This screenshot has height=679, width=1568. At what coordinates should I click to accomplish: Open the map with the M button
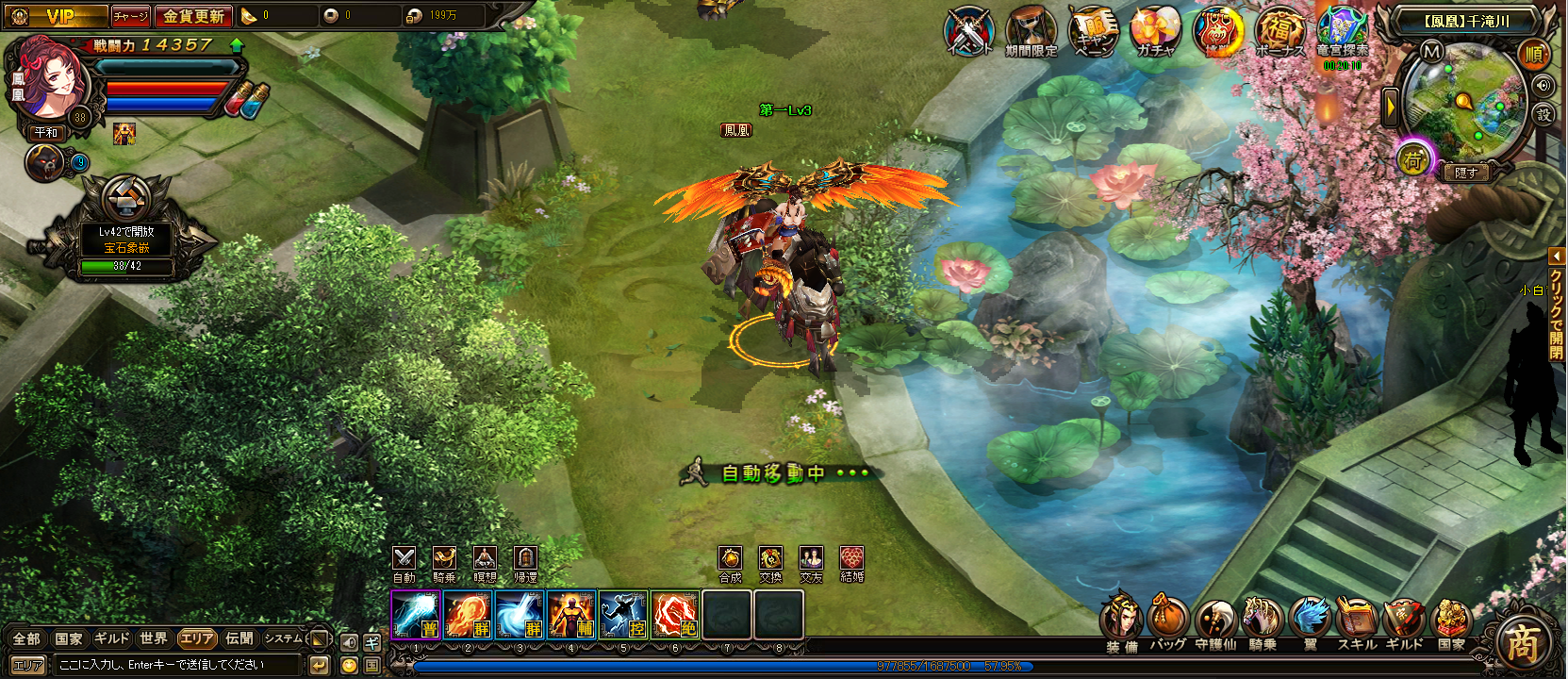pyautogui.click(x=1431, y=52)
